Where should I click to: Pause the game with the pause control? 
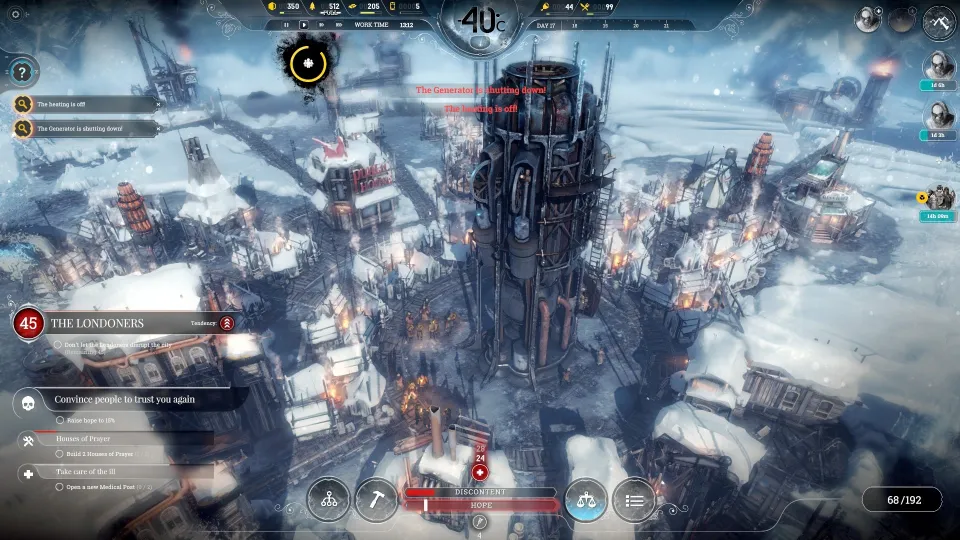(x=288, y=24)
